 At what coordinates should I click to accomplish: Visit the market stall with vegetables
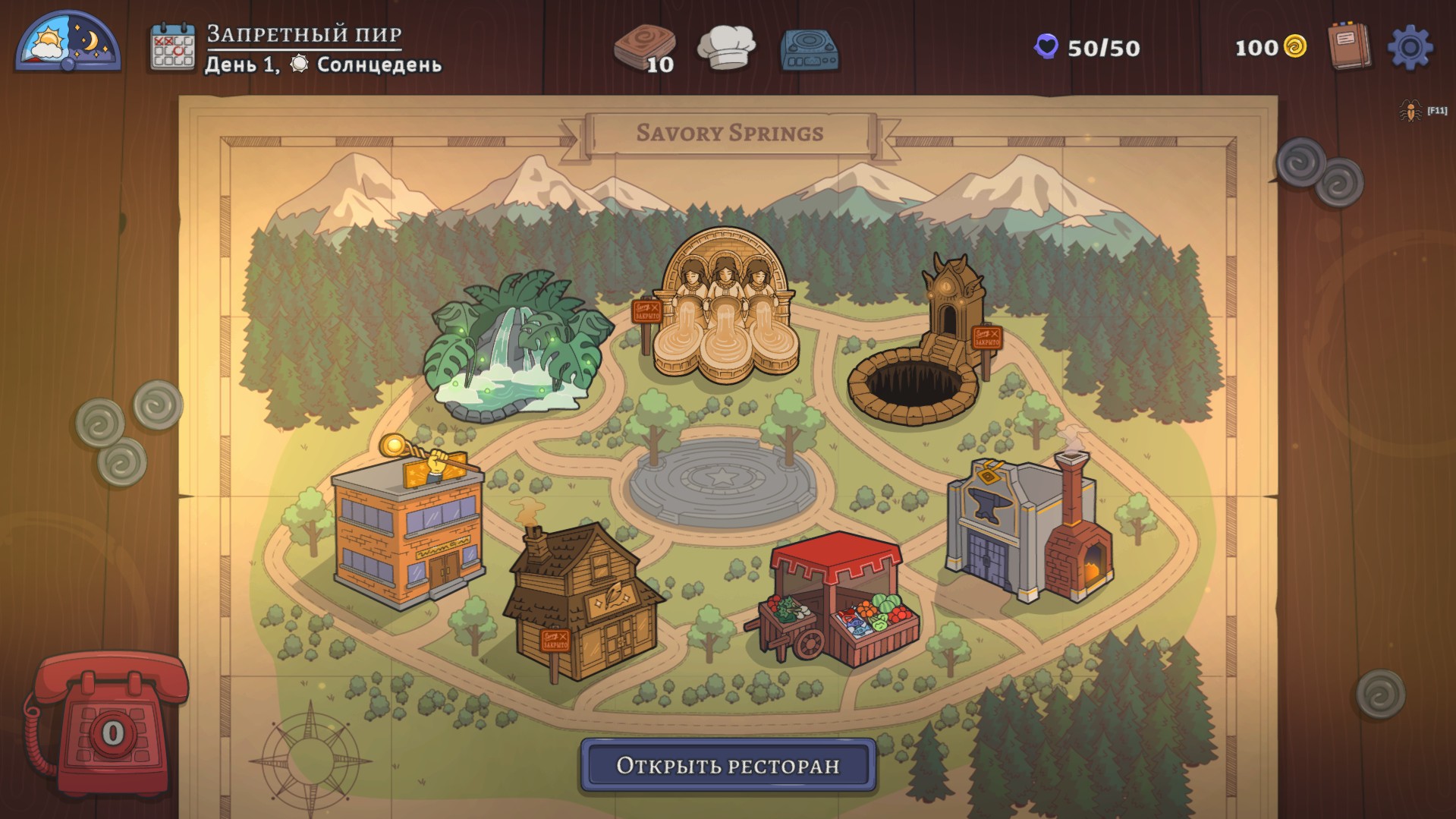(835, 600)
